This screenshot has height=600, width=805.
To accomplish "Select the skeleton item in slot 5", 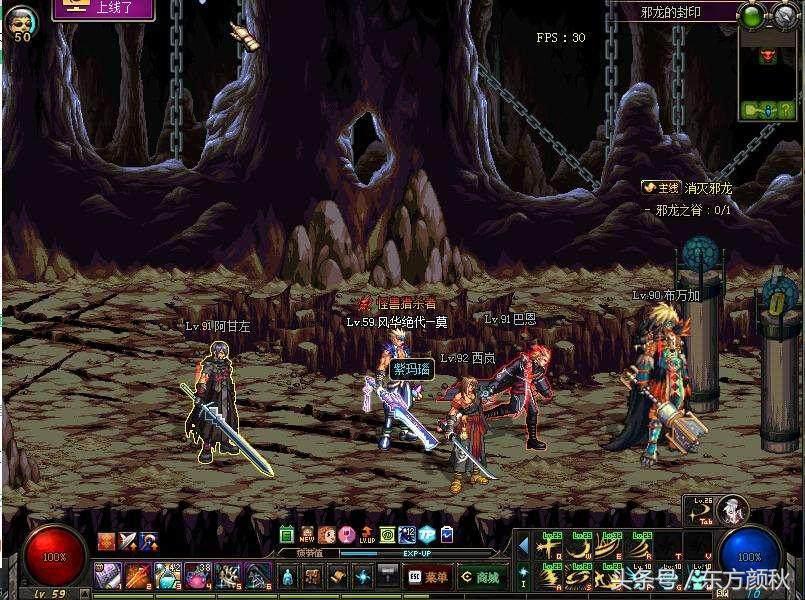I will 228,575.
